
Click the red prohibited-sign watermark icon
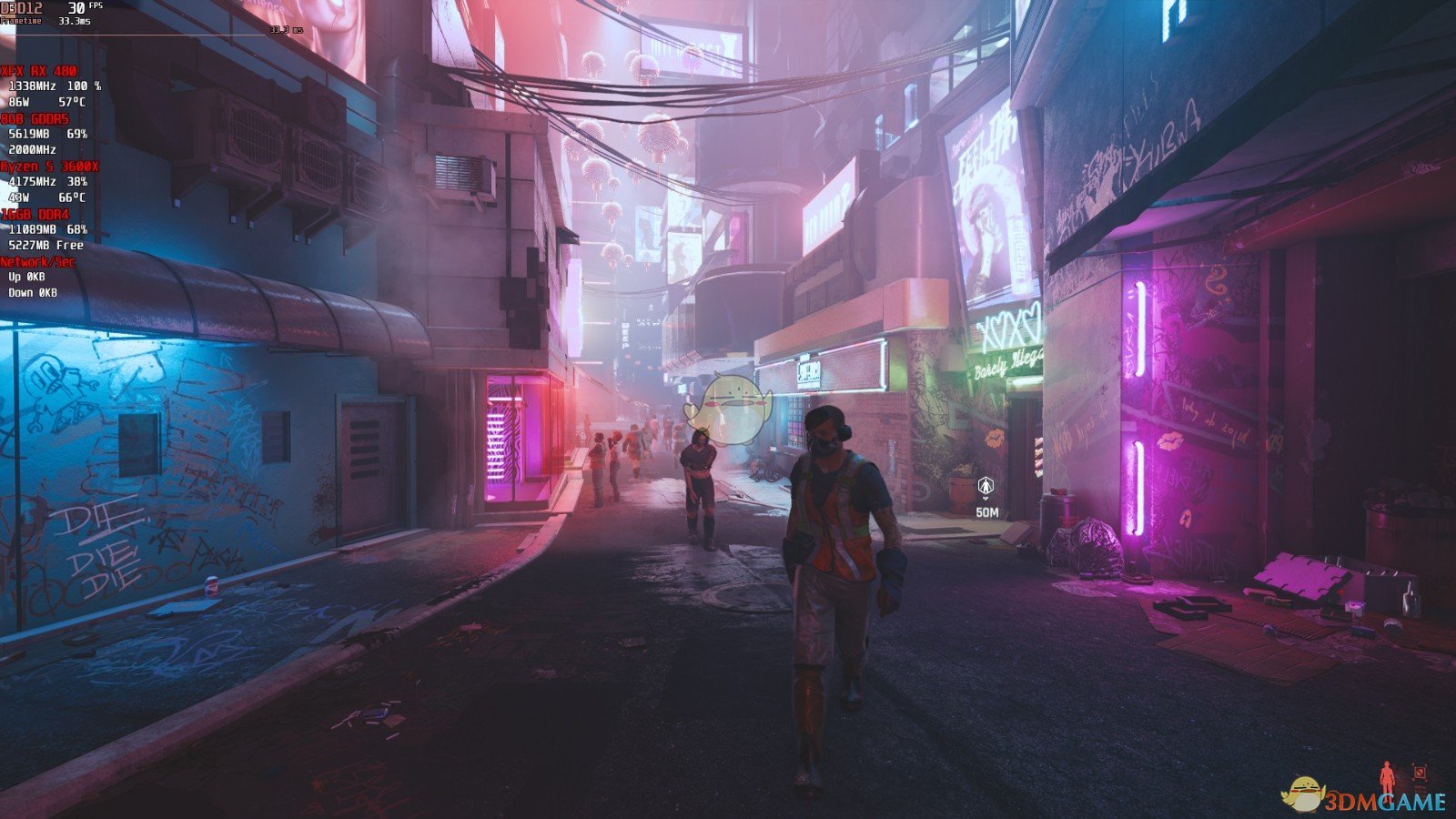pyautogui.click(x=1420, y=772)
